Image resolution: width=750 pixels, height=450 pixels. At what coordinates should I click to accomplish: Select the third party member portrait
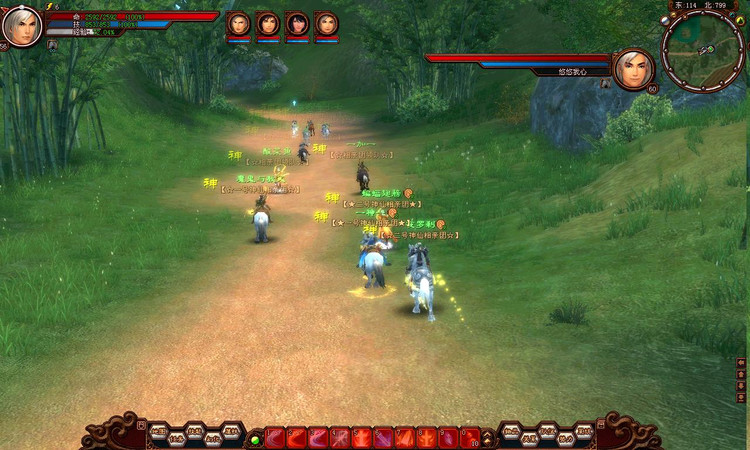(x=297, y=24)
